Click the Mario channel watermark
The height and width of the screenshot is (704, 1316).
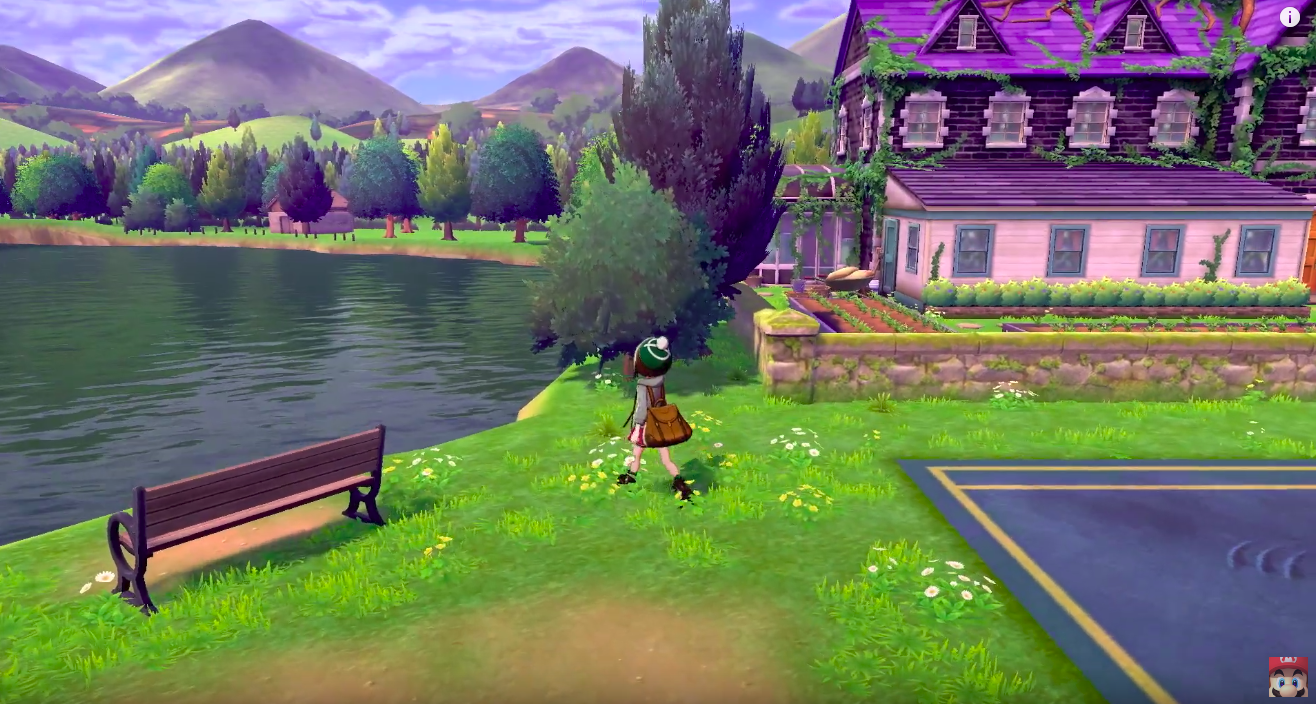pyautogui.click(x=1287, y=676)
